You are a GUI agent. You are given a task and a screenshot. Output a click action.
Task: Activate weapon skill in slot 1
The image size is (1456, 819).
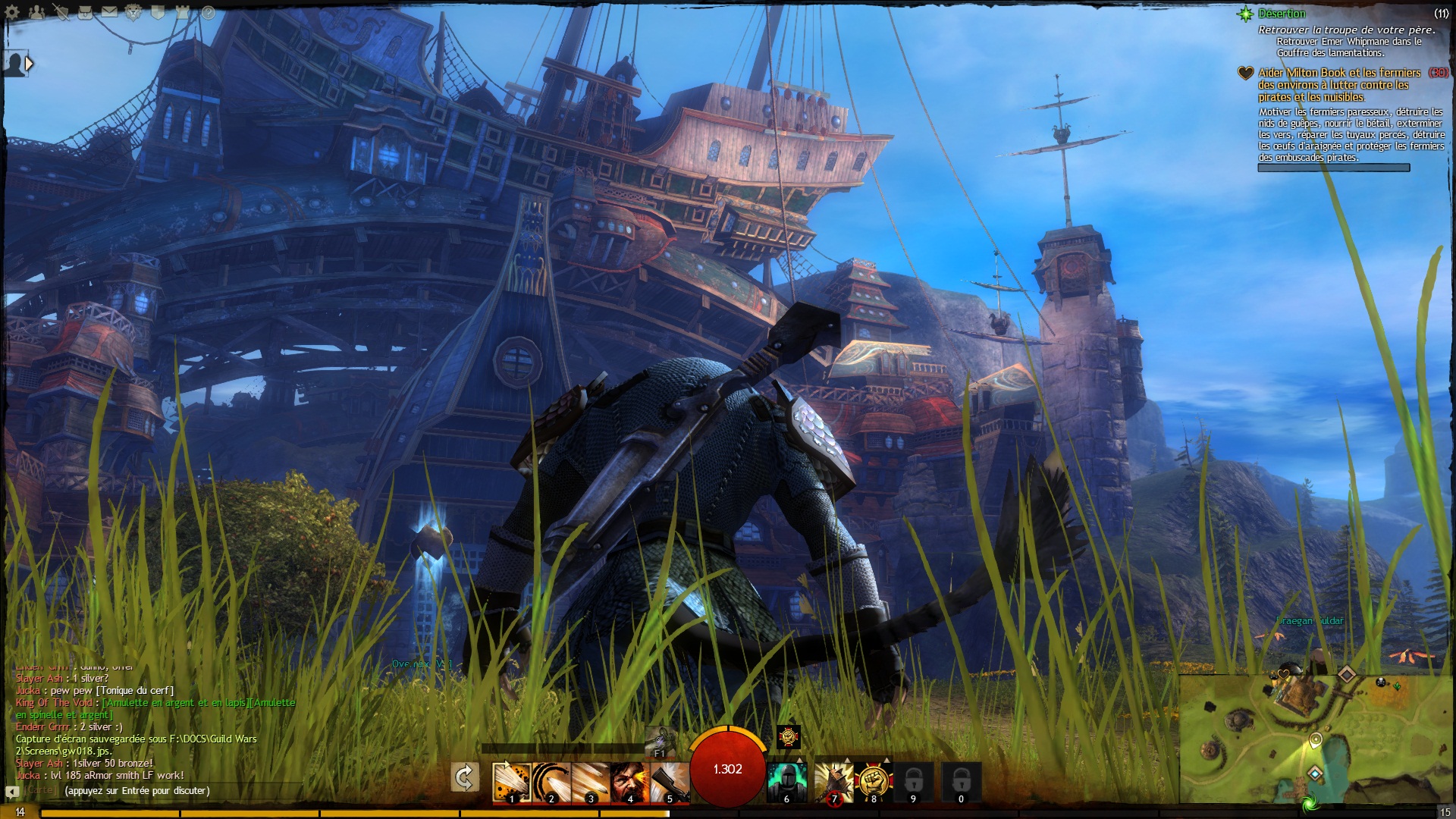(511, 782)
